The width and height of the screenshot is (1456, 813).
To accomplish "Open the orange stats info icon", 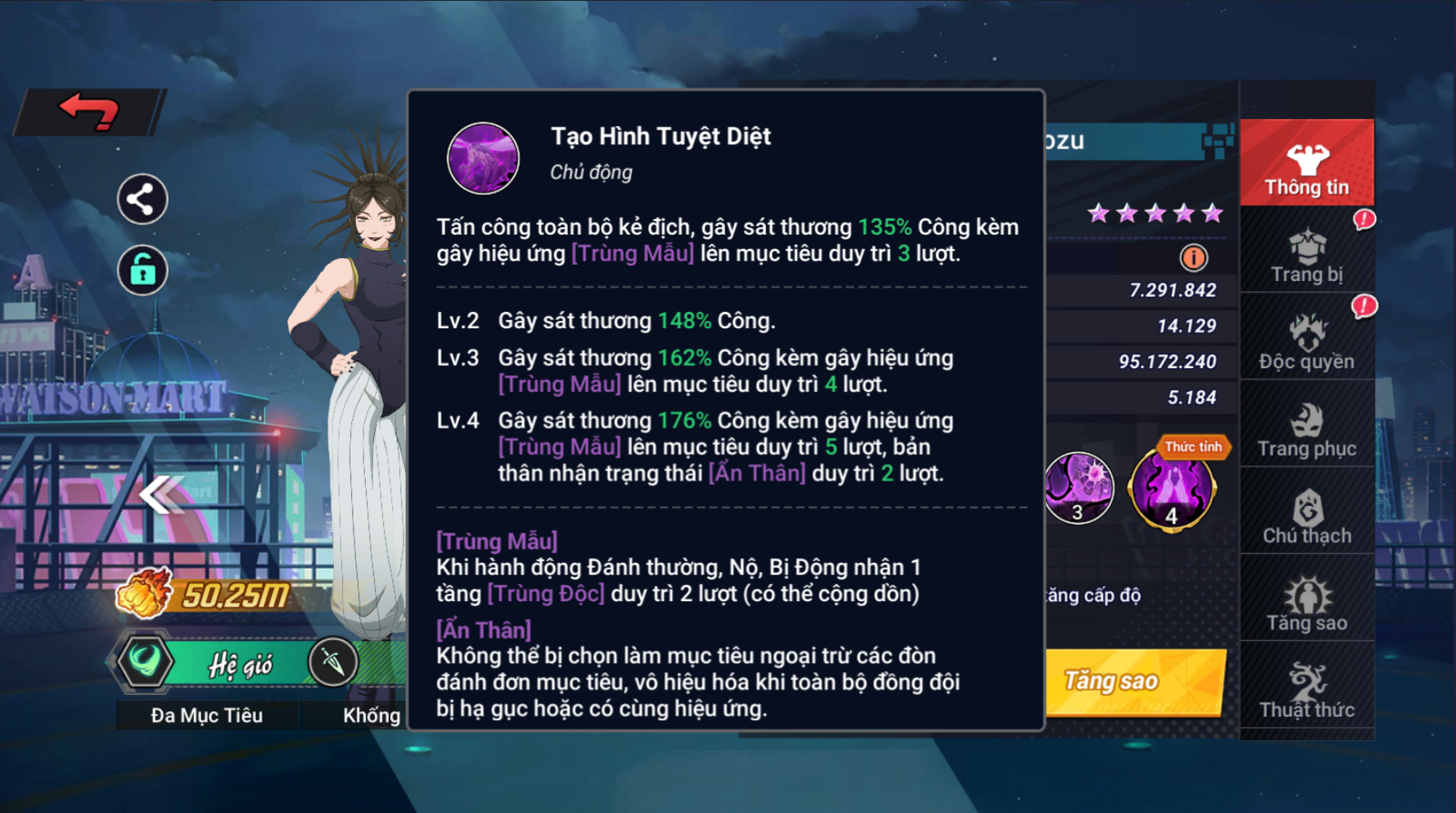I will coord(1194,258).
